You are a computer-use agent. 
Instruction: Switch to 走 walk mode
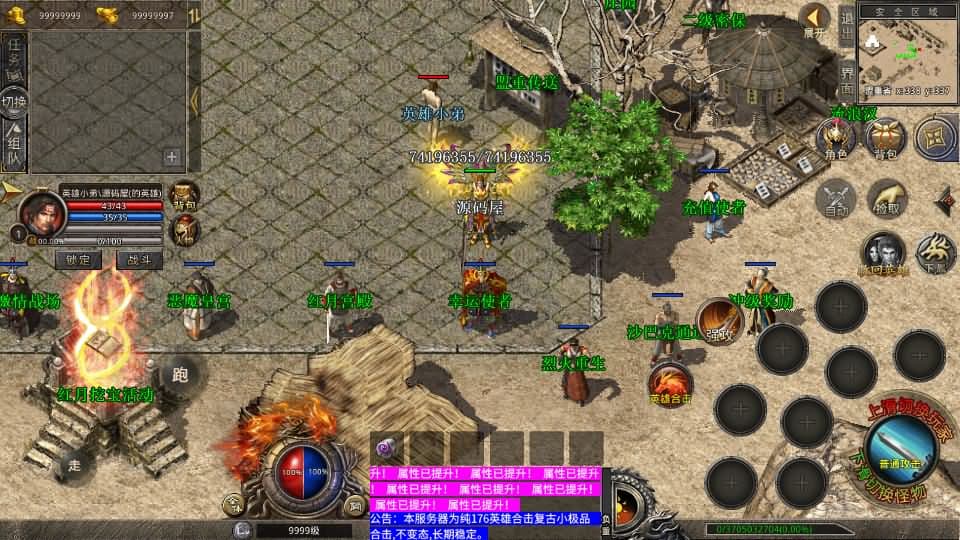pyautogui.click(x=74, y=464)
